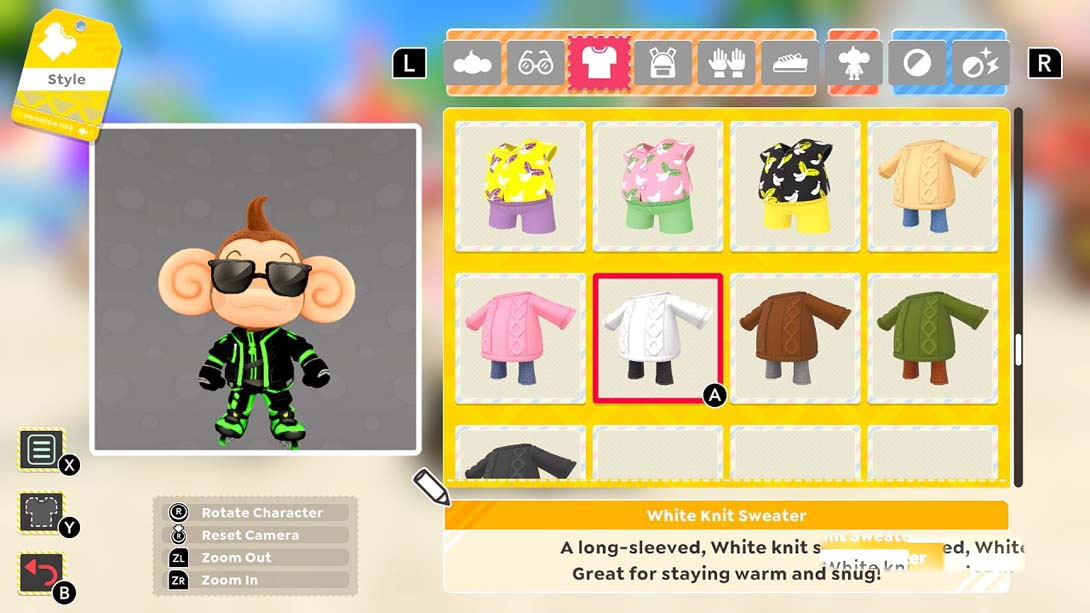Pick the brown knit sweater
The width and height of the screenshot is (1090, 613).
click(x=795, y=338)
